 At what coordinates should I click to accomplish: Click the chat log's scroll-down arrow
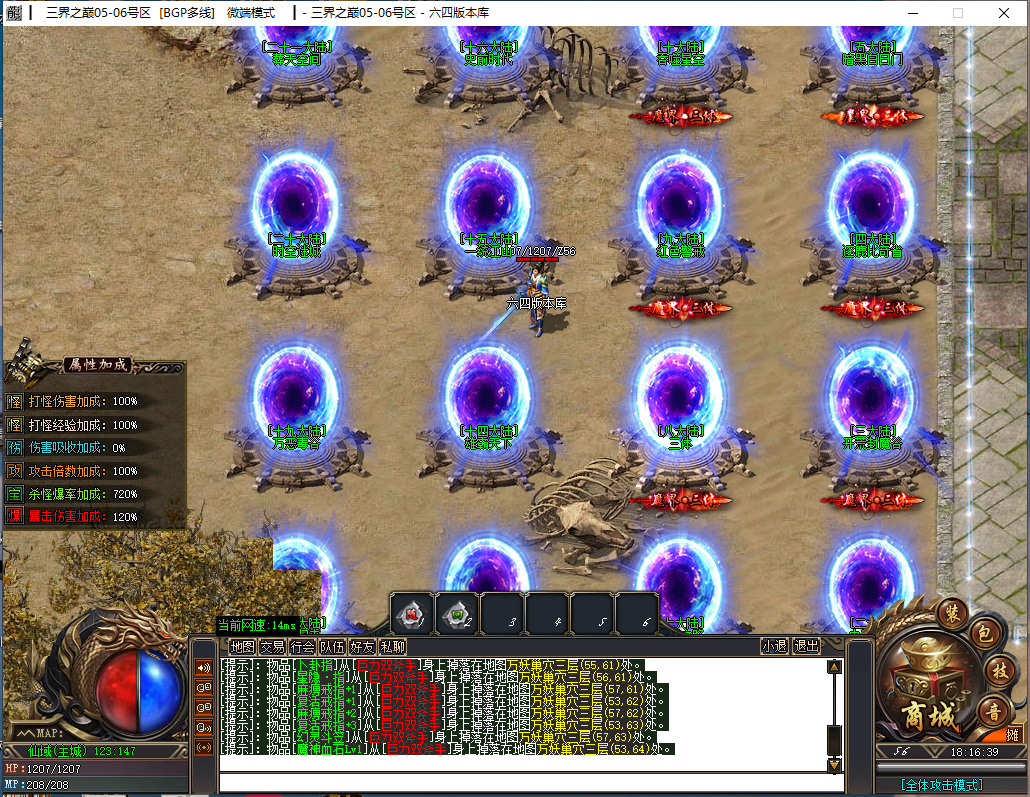tap(834, 765)
